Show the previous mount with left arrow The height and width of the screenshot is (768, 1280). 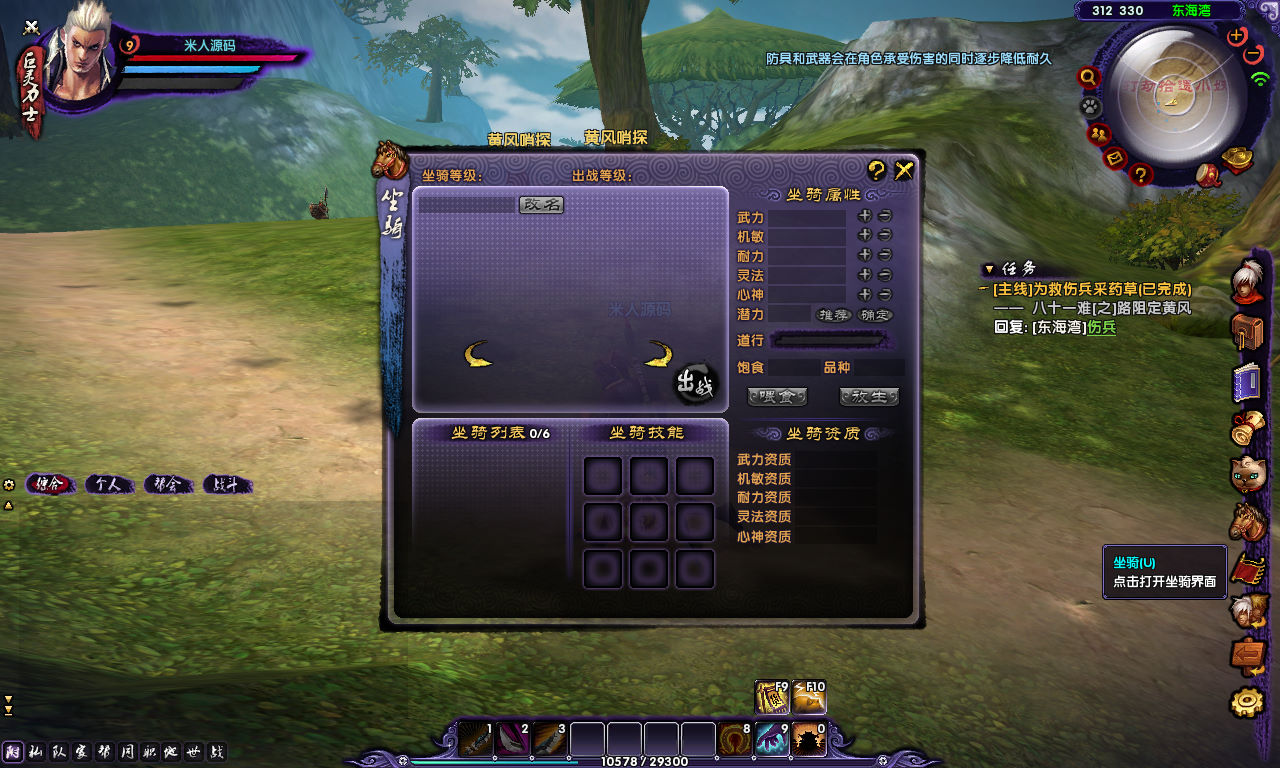pos(479,354)
